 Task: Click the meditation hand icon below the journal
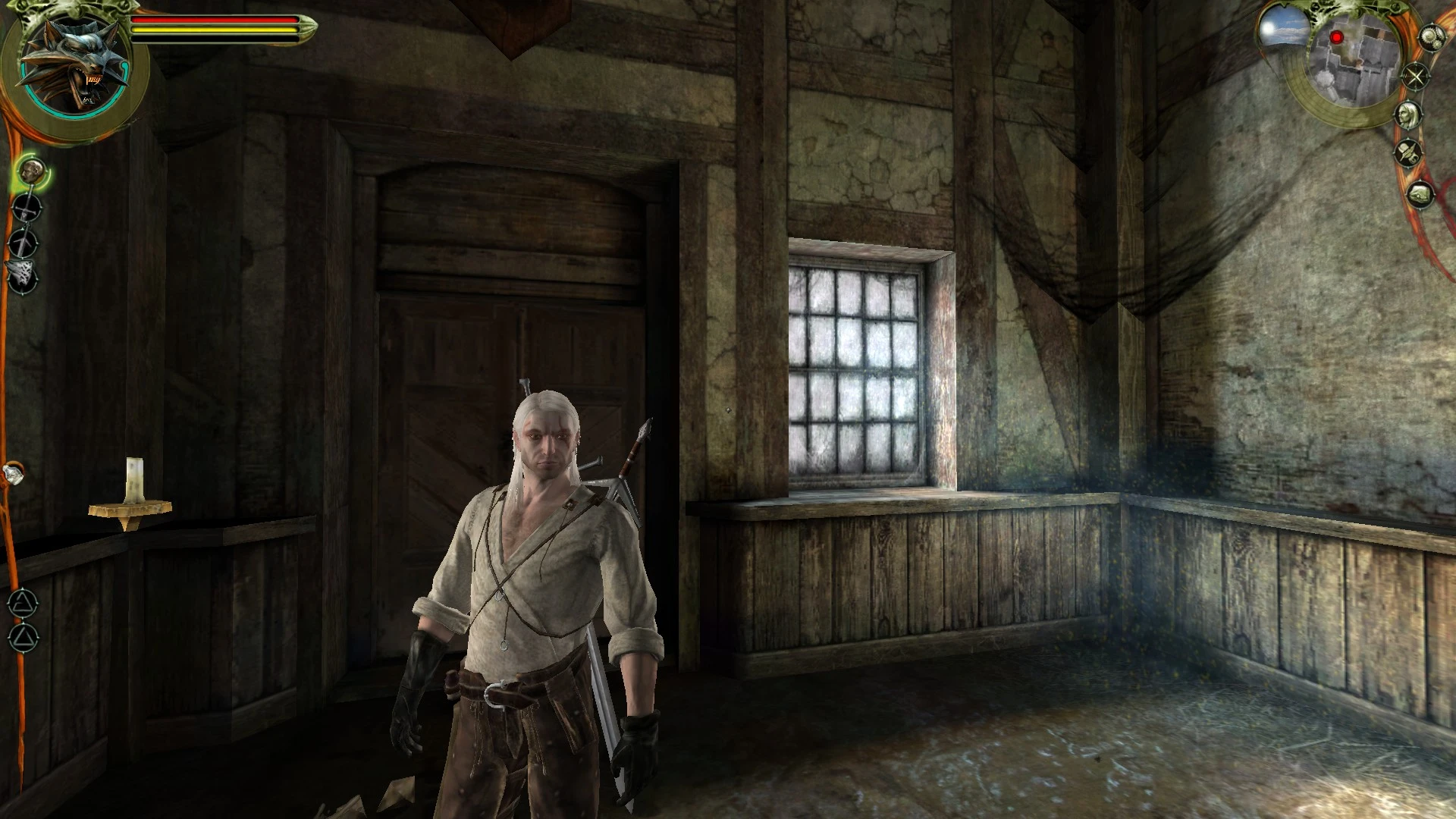[1422, 196]
